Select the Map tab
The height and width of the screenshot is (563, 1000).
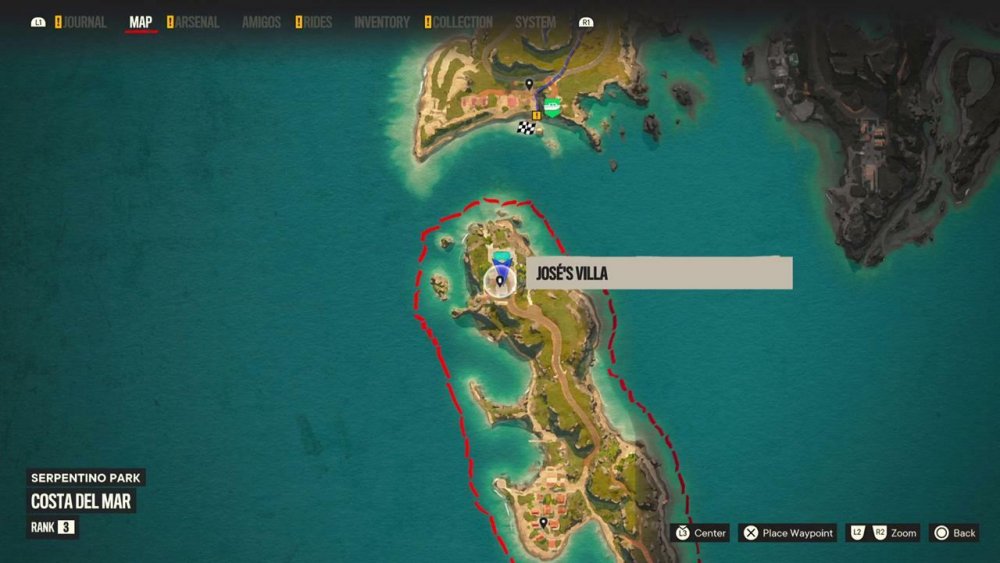141,22
